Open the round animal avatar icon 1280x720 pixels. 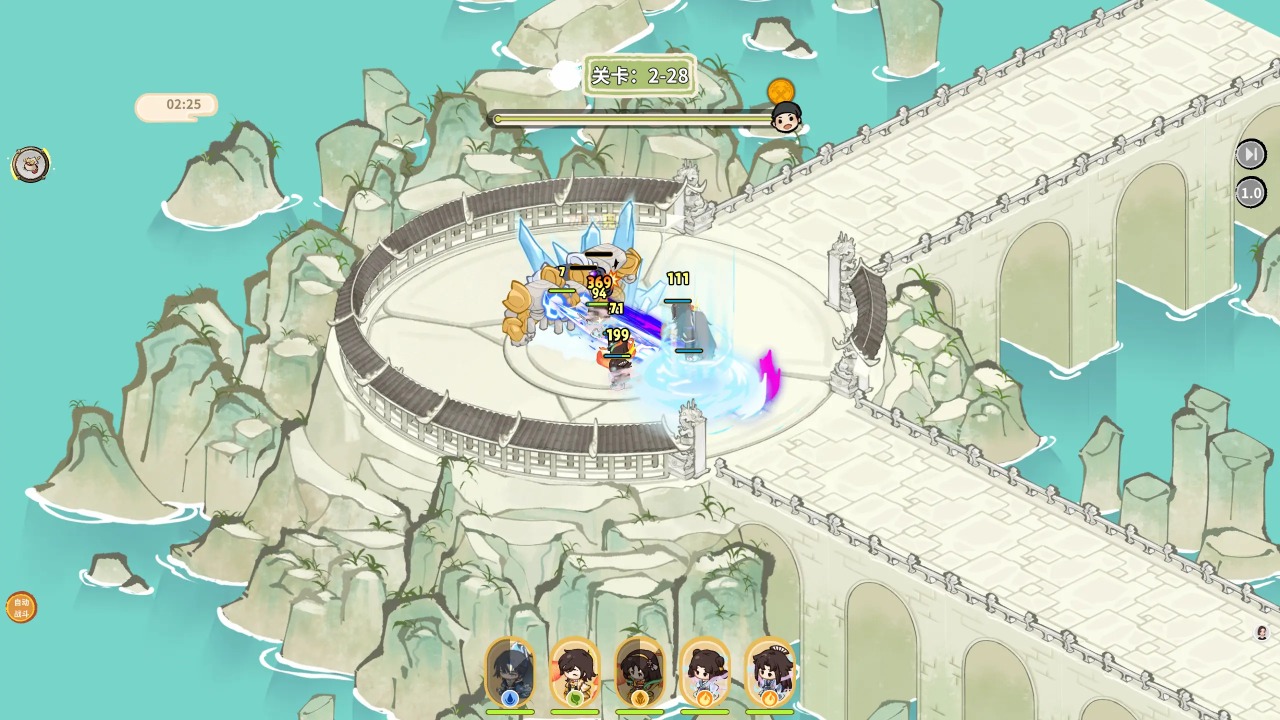tap(31, 164)
